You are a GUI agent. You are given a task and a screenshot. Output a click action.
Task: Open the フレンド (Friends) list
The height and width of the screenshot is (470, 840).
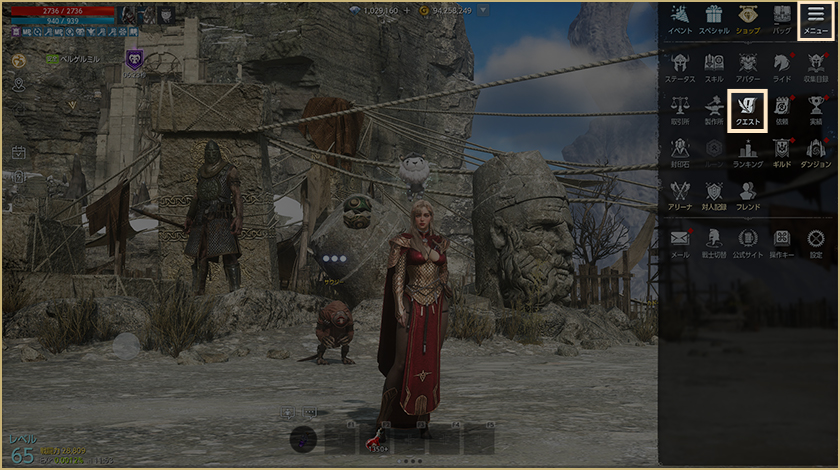coord(748,196)
